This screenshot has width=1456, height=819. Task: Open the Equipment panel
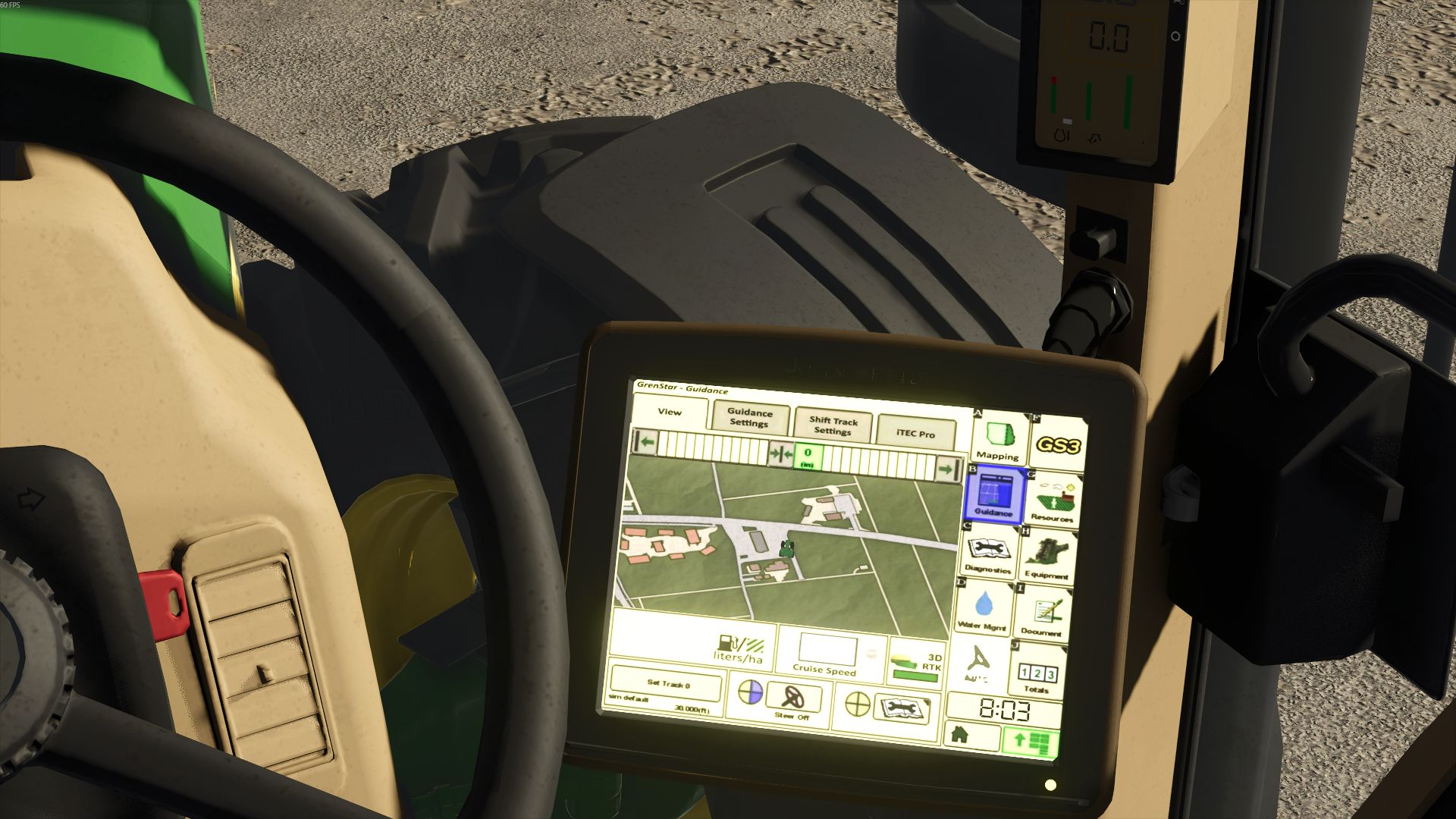(1049, 554)
